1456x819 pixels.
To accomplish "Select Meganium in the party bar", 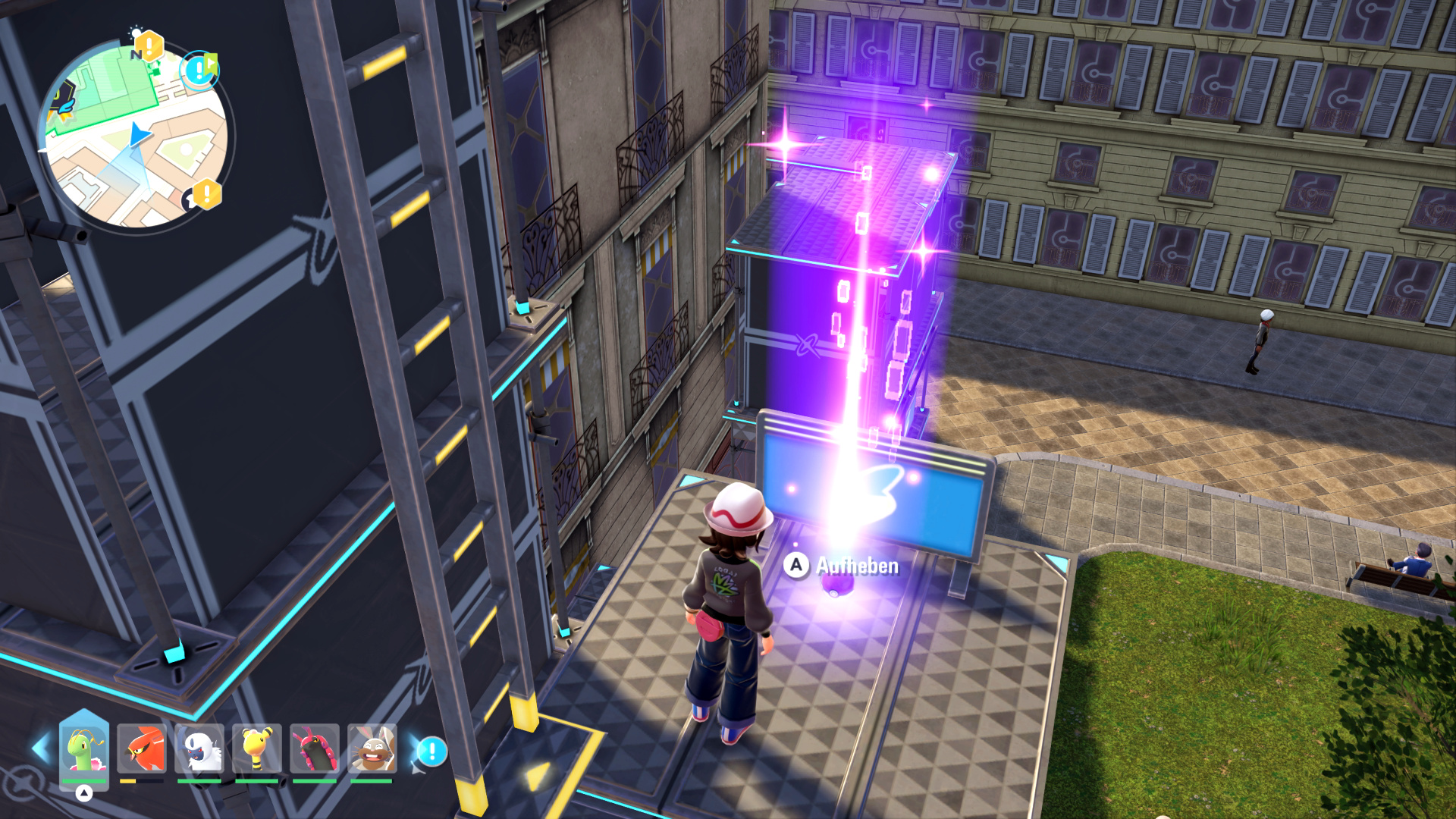I will click(84, 749).
